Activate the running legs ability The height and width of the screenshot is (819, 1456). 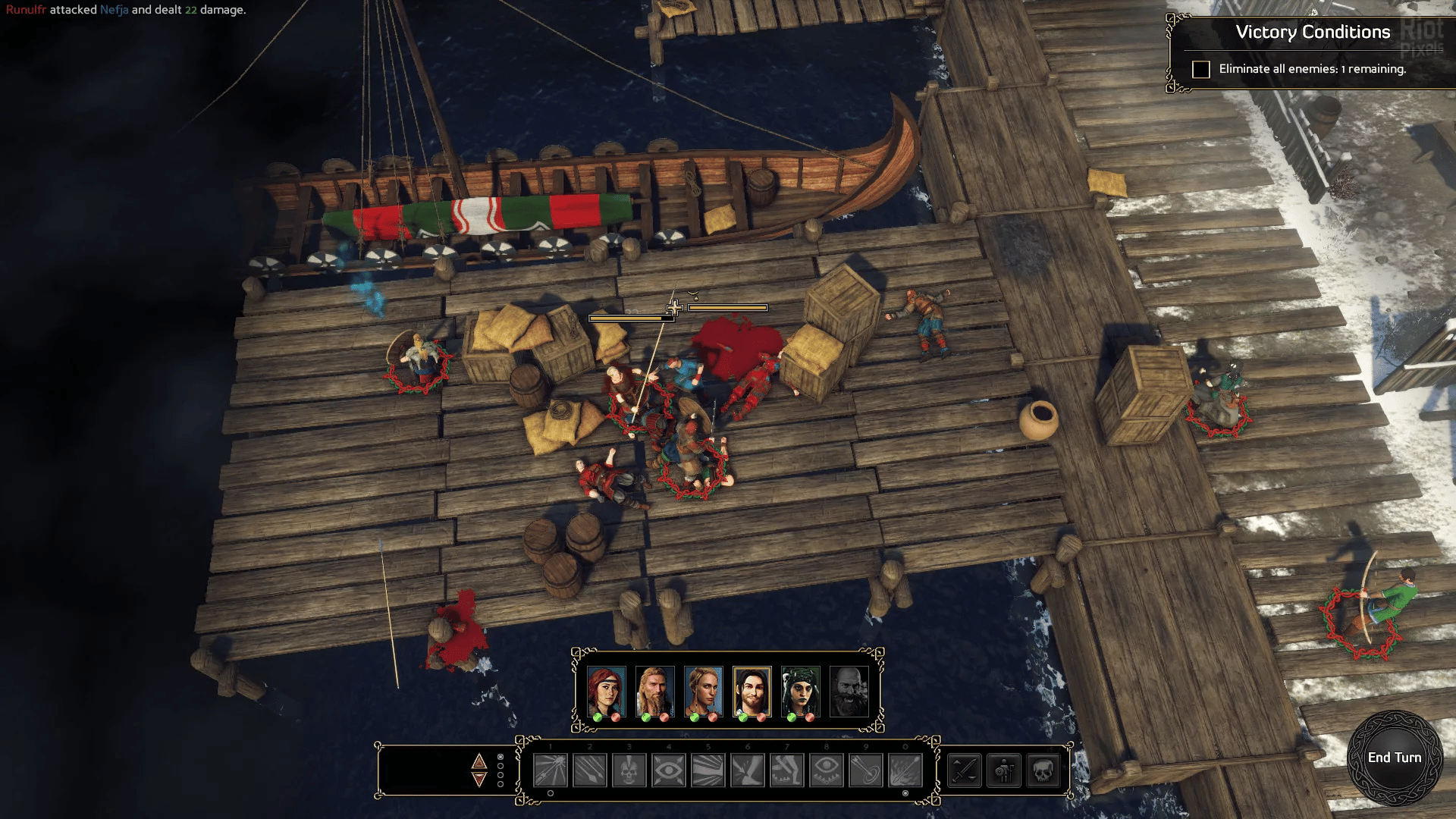787,771
